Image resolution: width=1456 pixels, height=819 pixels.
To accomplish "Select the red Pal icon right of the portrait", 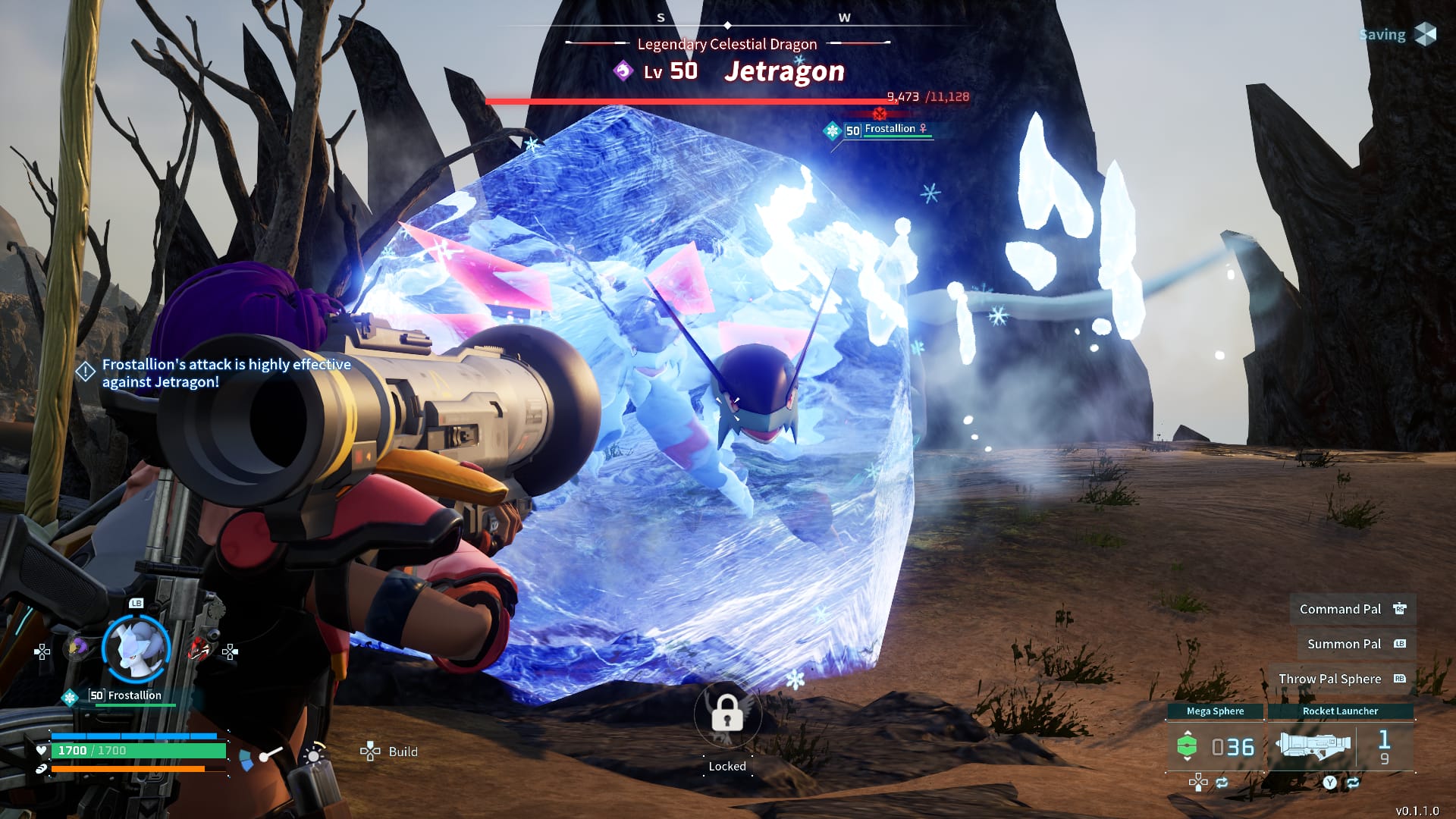I will point(199,648).
